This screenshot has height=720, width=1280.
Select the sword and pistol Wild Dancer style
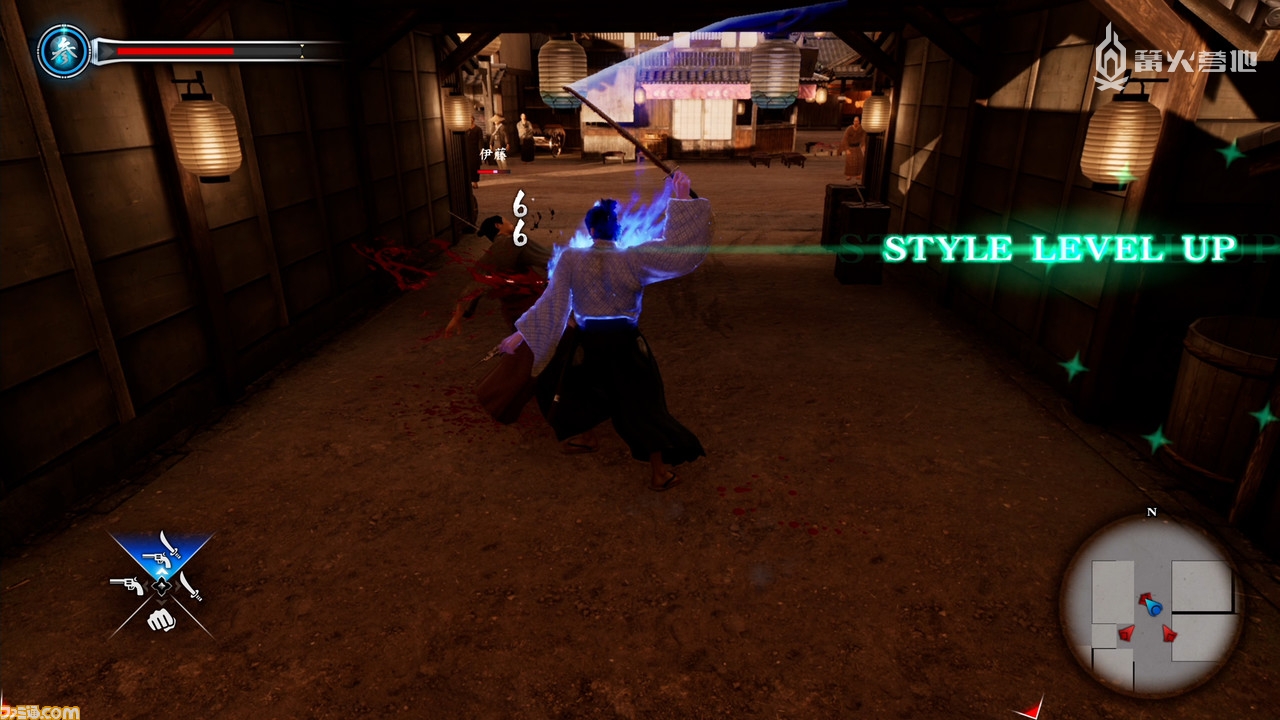[162, 553]
